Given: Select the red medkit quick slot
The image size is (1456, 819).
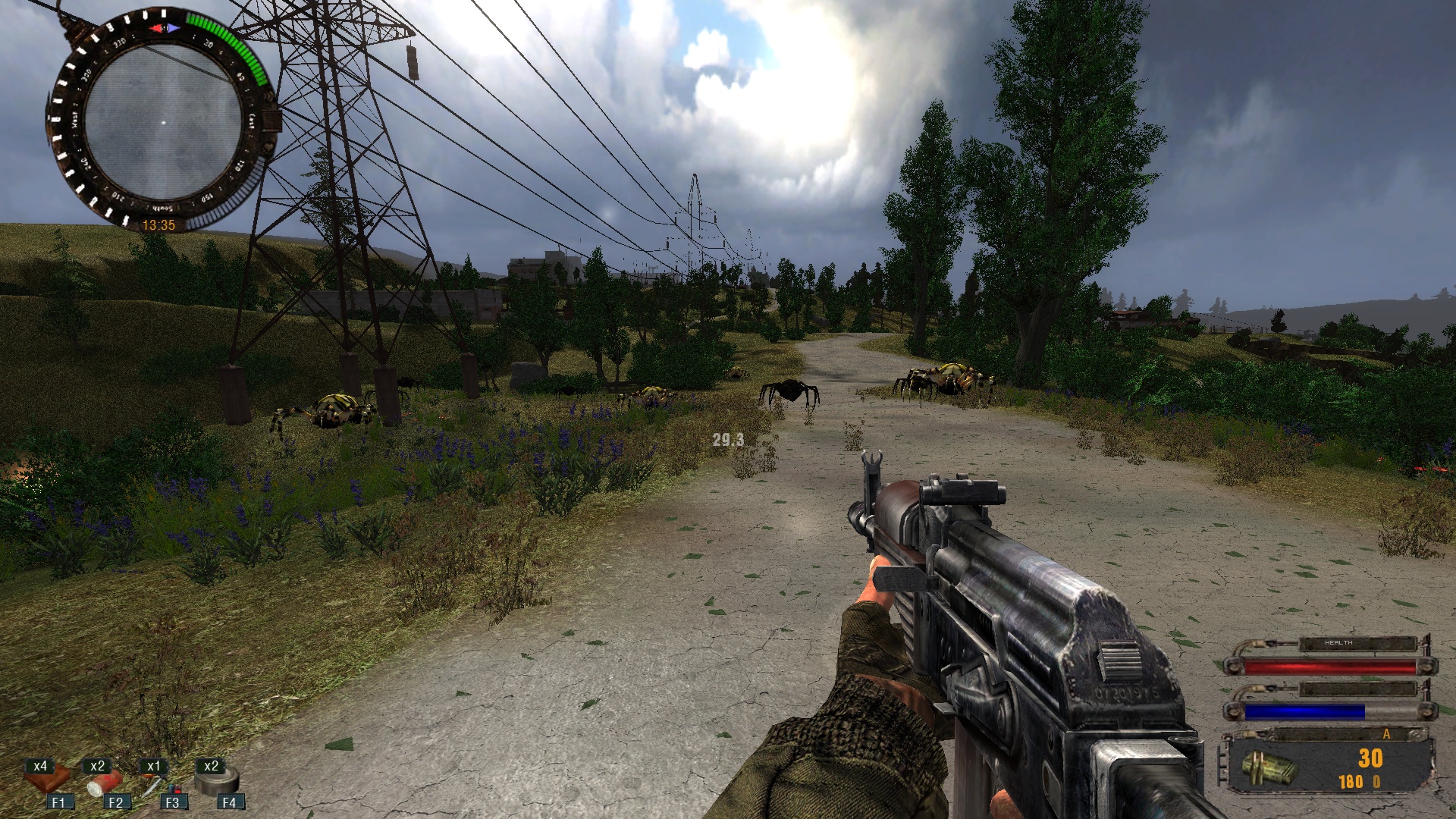Looking at the screenshot, I should pyautogui.click(x=50, y=781).
